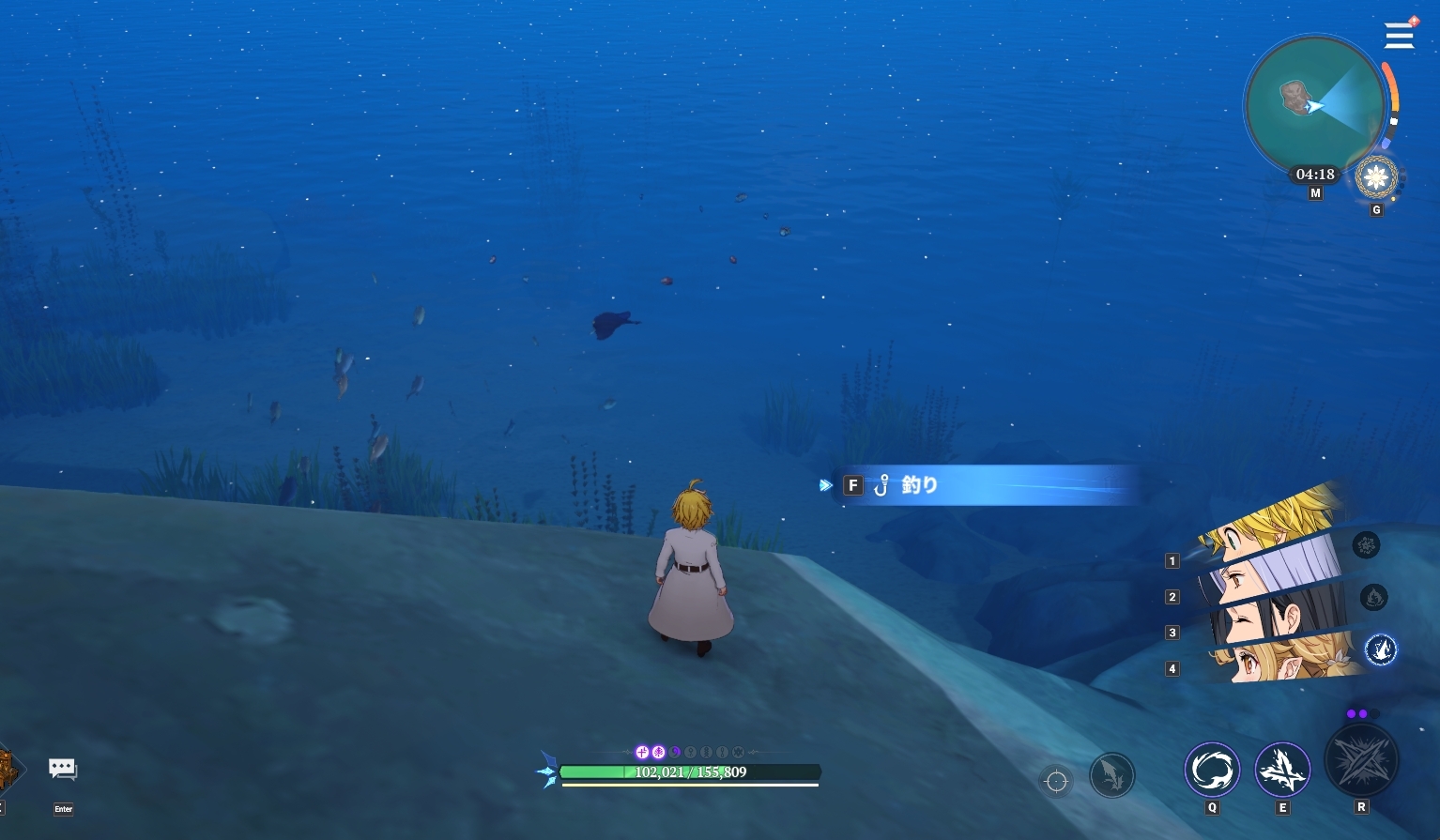Activate the white flower emblem icon
The image size is (1440, 840).
tap(1376, 176)
